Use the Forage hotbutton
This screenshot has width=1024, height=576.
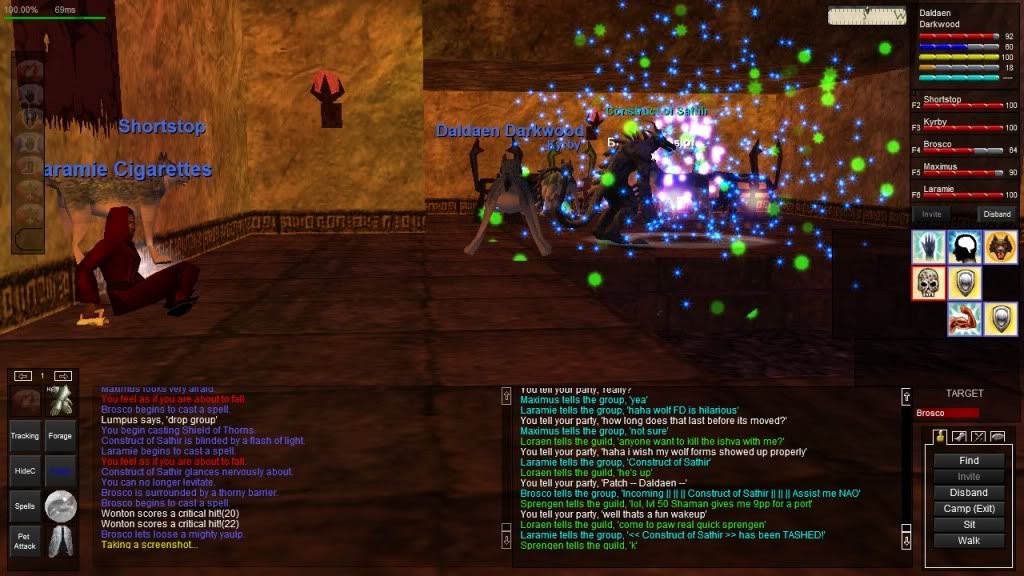[x=60, y=436]
